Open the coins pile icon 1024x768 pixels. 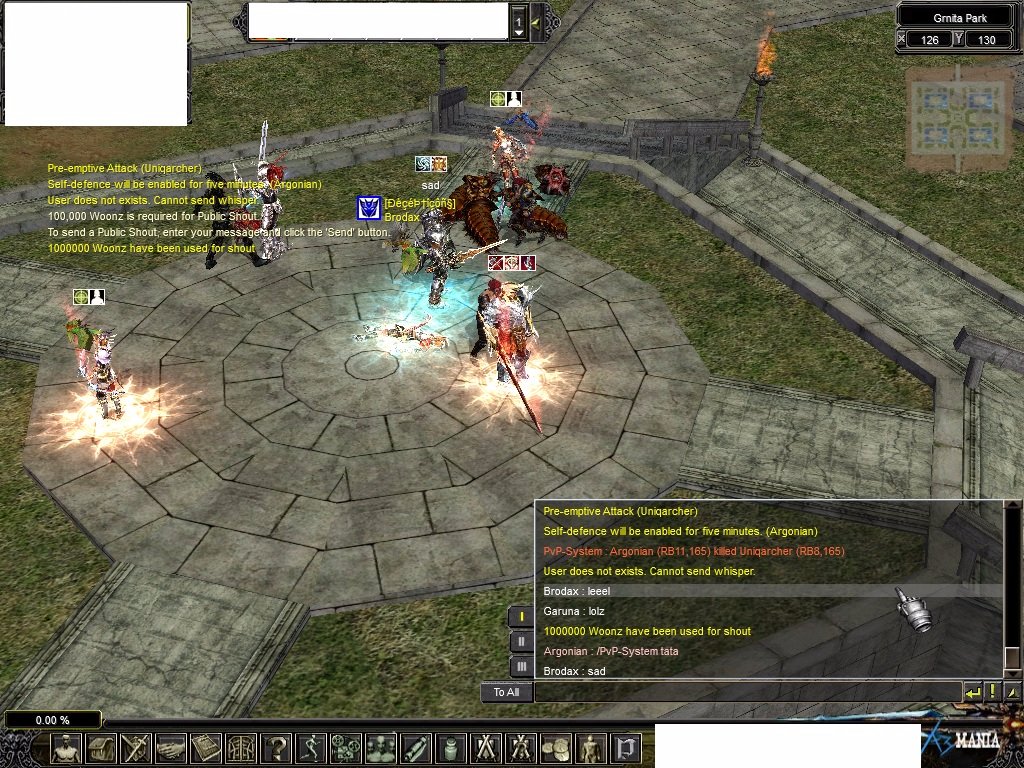(556, 747)
